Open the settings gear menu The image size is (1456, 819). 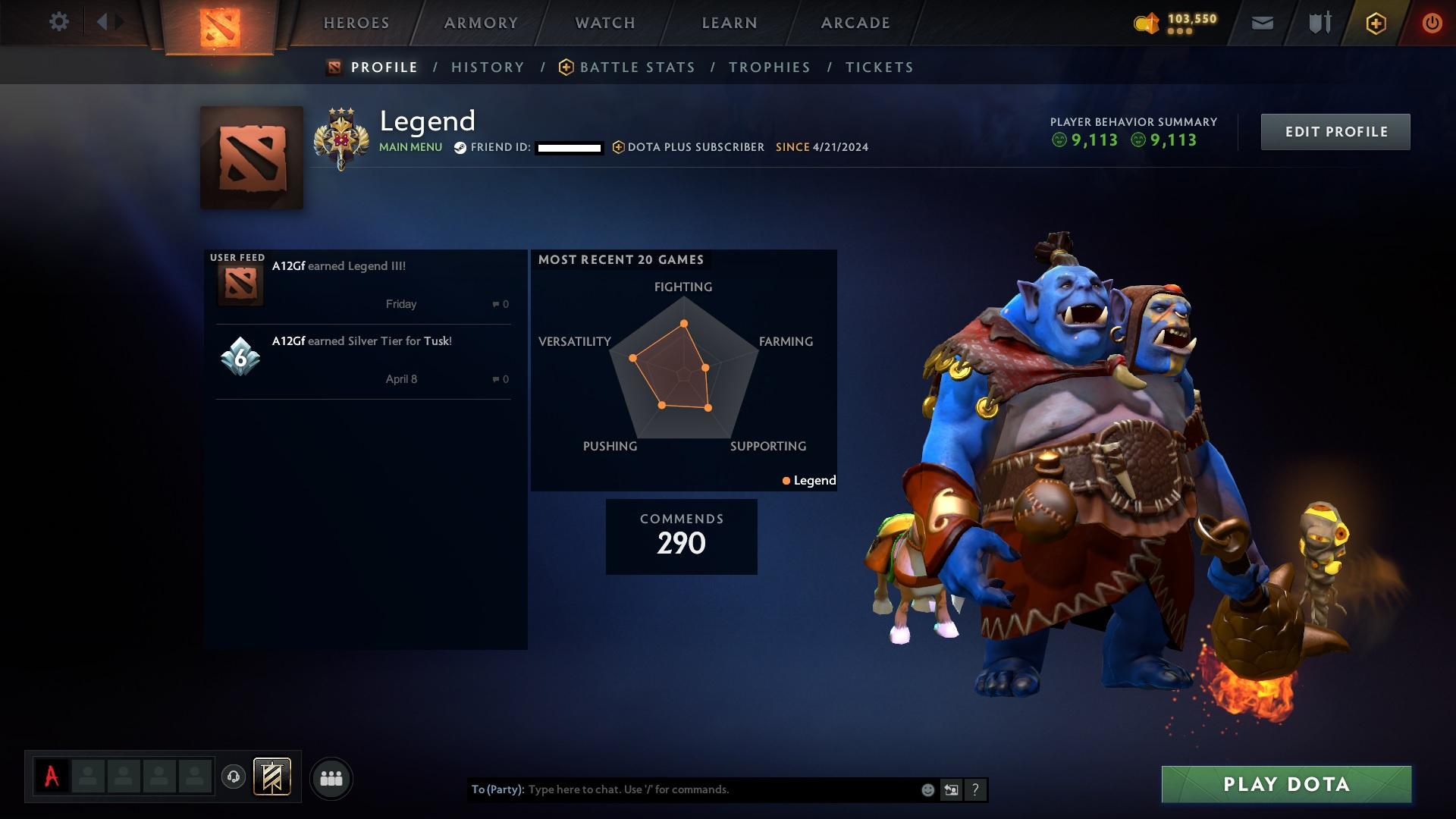[58, 22]
